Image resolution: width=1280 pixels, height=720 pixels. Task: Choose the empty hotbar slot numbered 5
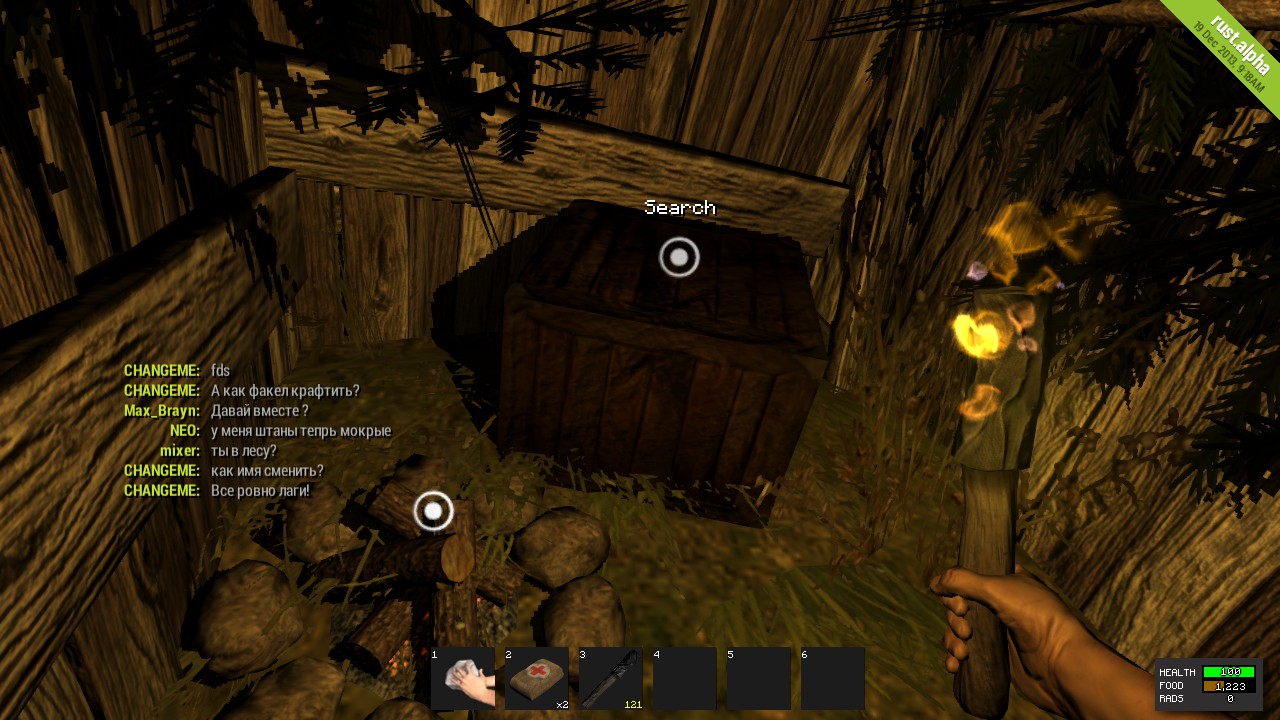(759, 678)
